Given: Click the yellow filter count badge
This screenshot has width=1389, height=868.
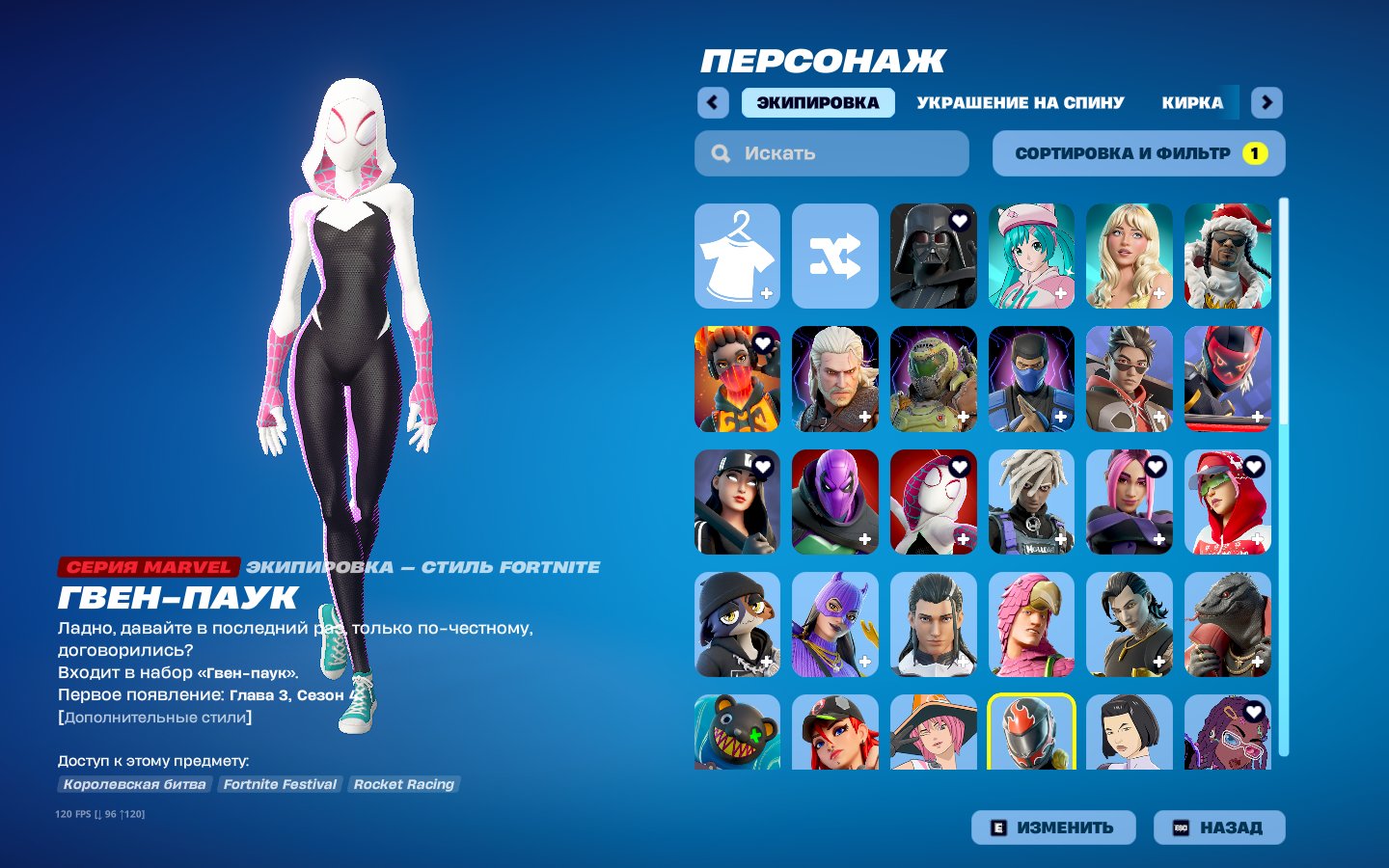Looking at the screenshot, I should pos(1254,152).
